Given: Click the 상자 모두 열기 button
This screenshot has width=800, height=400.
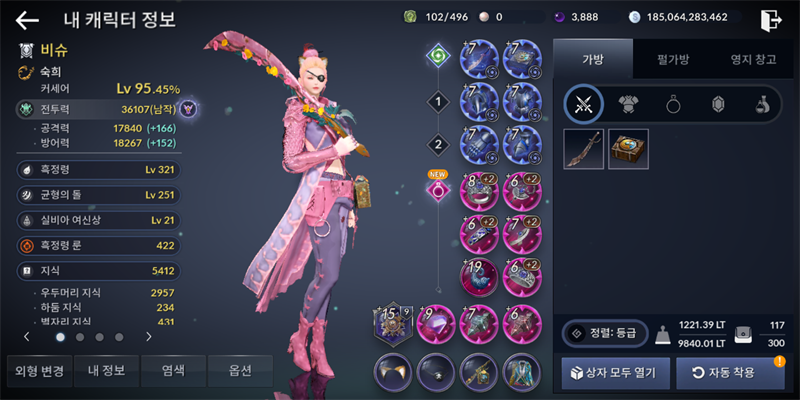Looking at the screenshot, I should tap(615, 373).
